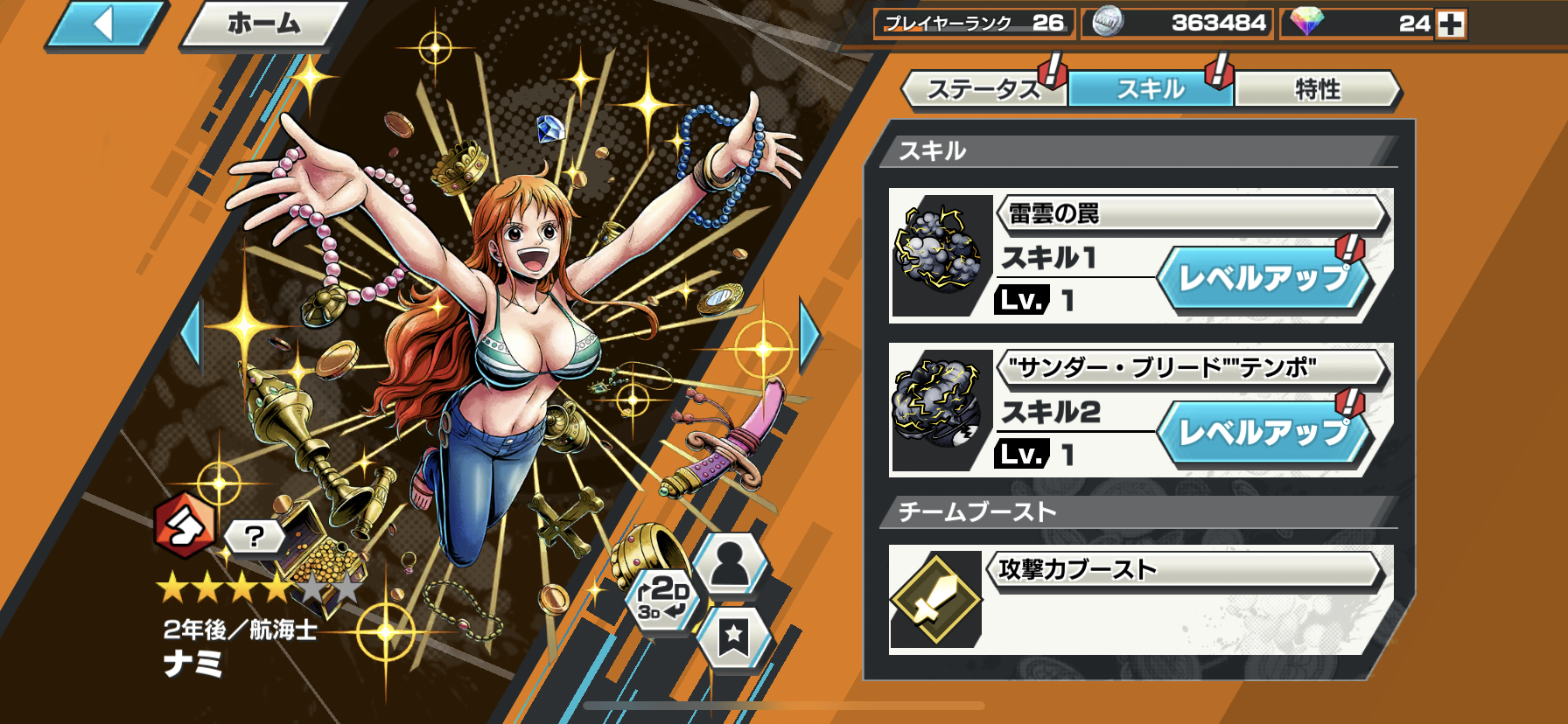Screen dimensions: 1568x724
Task: Add more rainbow diamonds with plus button
Action: [1451, 24]
